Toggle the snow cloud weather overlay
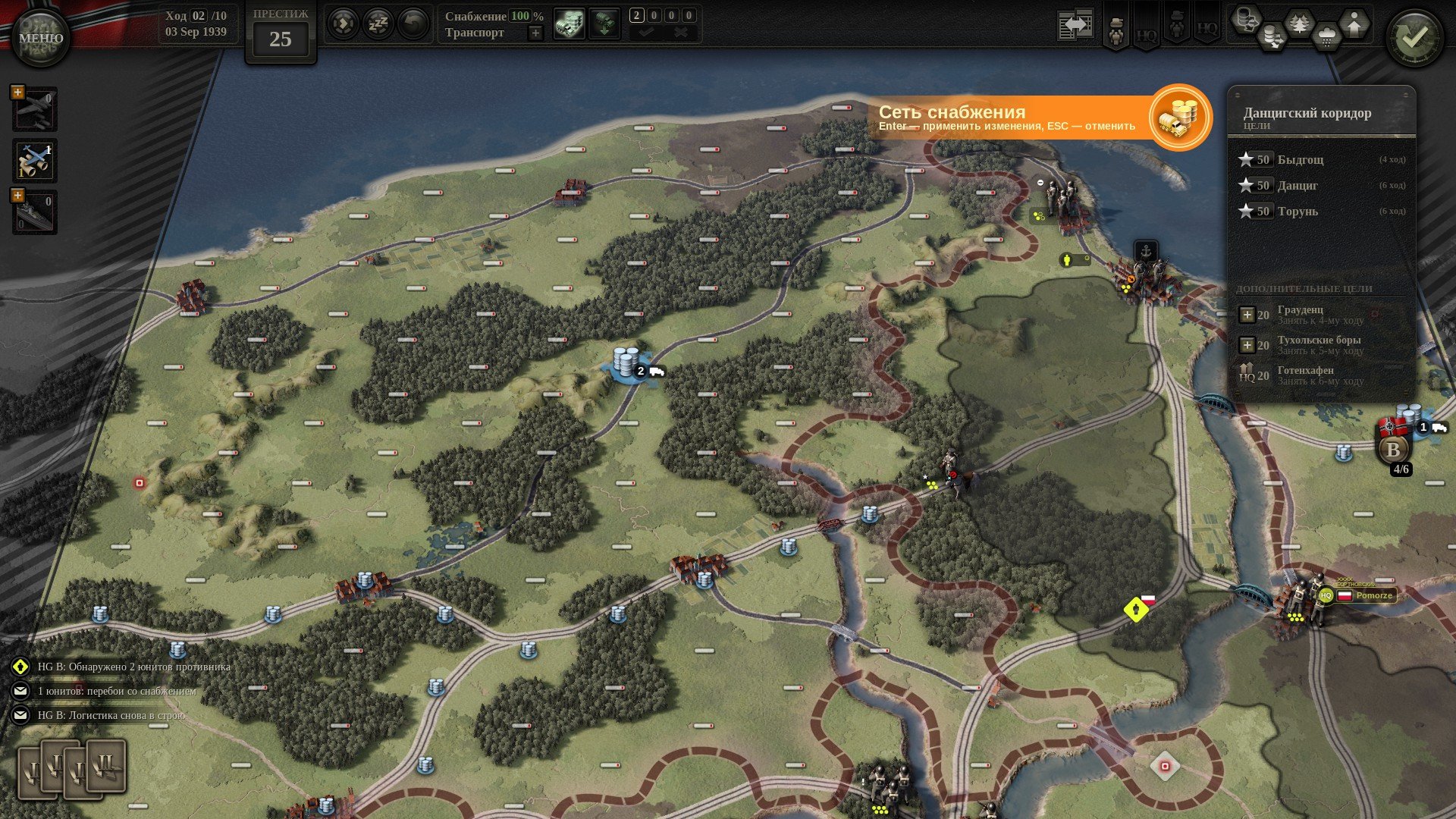The height and width of the screenshot is (819, 1456). click(1327, 36)
